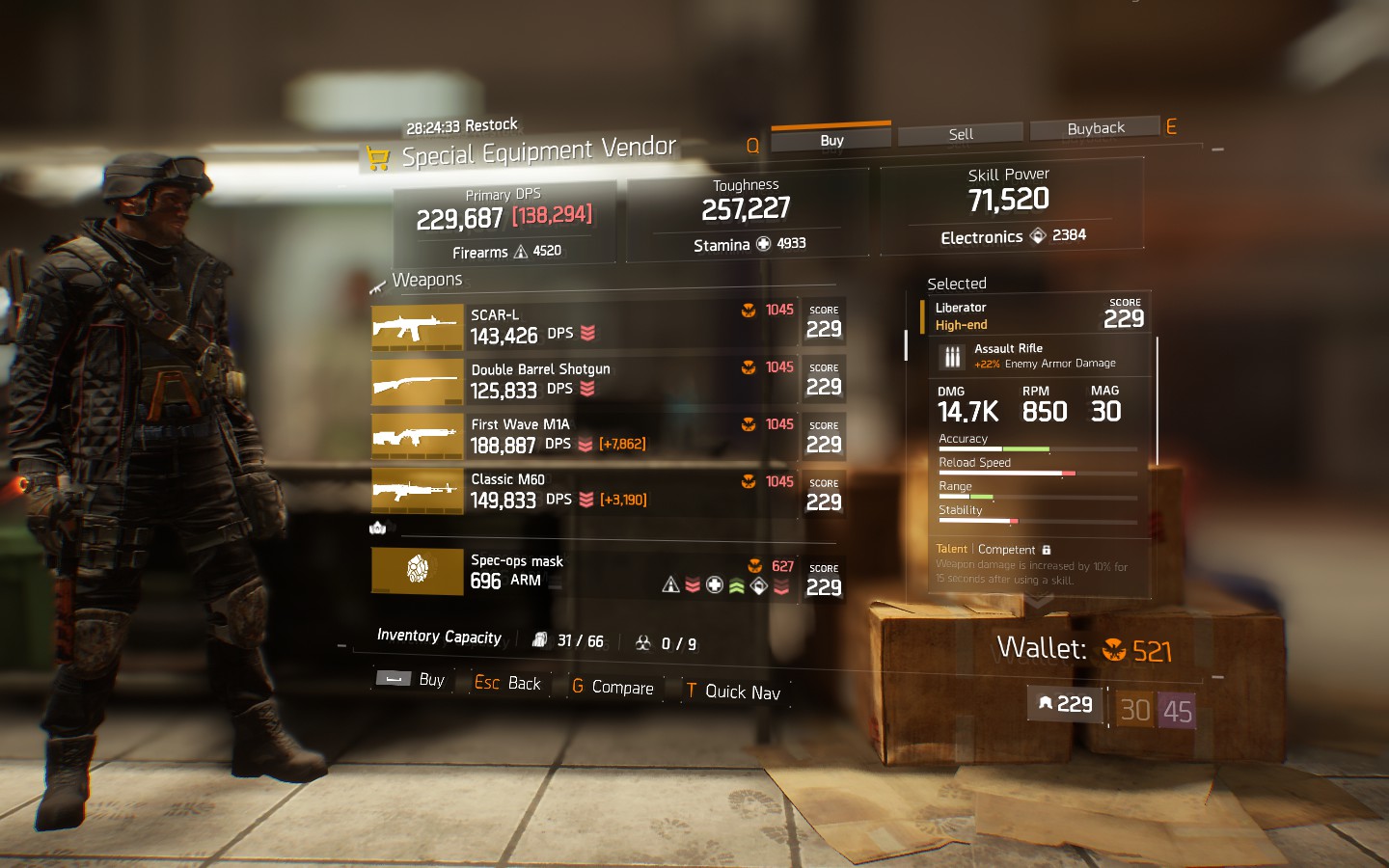
Task: Choose the First Wave M1A listing
Action: coord(608,436)
